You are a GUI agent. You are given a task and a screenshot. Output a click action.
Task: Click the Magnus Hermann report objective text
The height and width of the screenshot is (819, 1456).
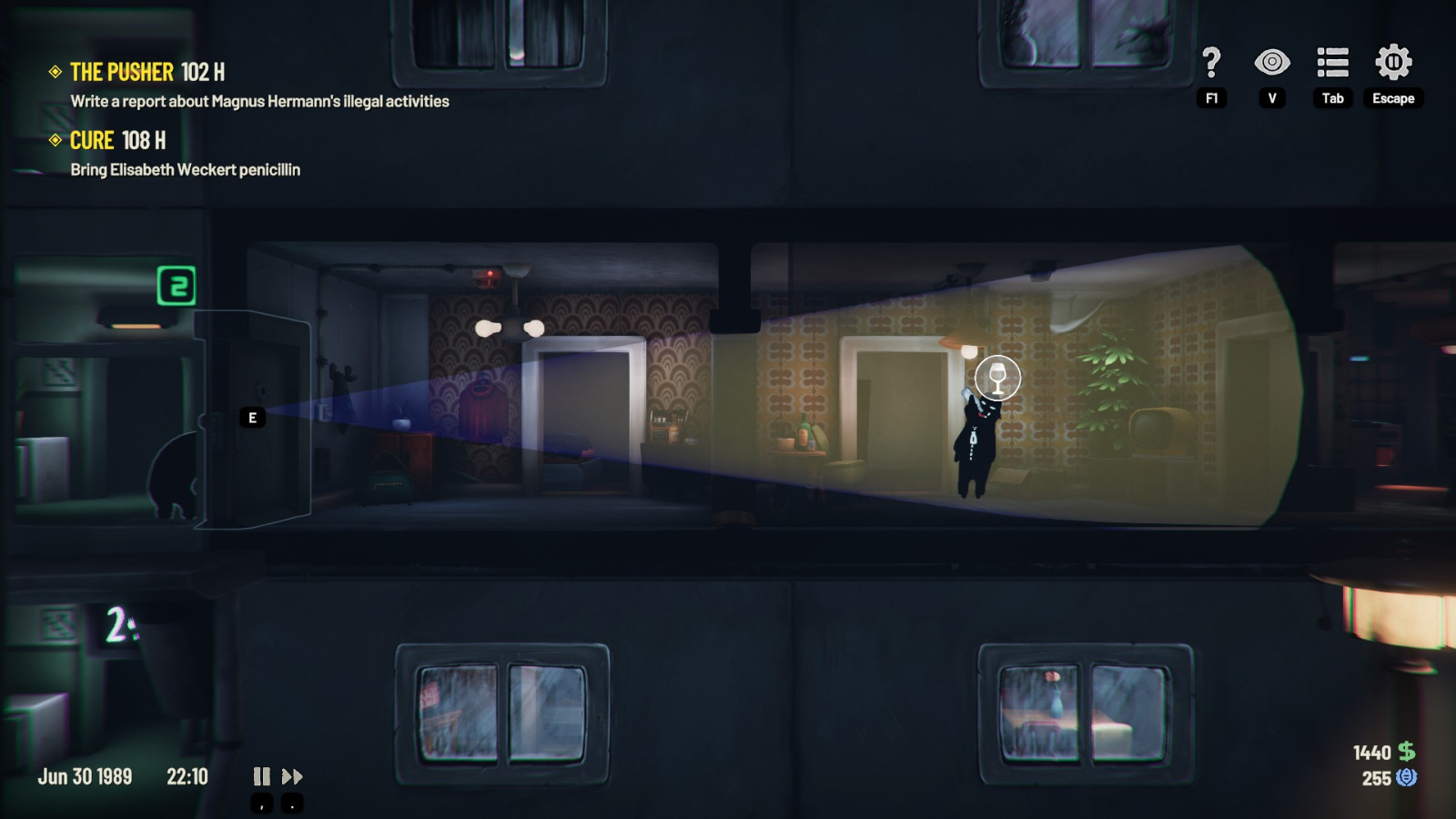(x=259, y=101)
